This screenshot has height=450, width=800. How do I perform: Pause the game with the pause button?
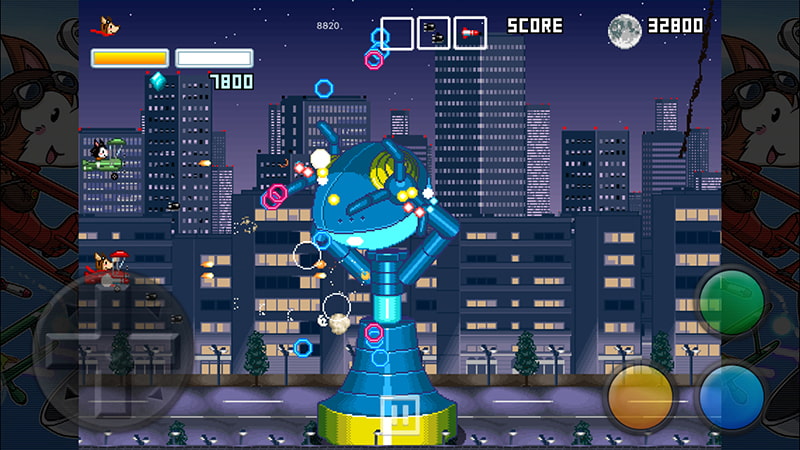pos(403,414)
